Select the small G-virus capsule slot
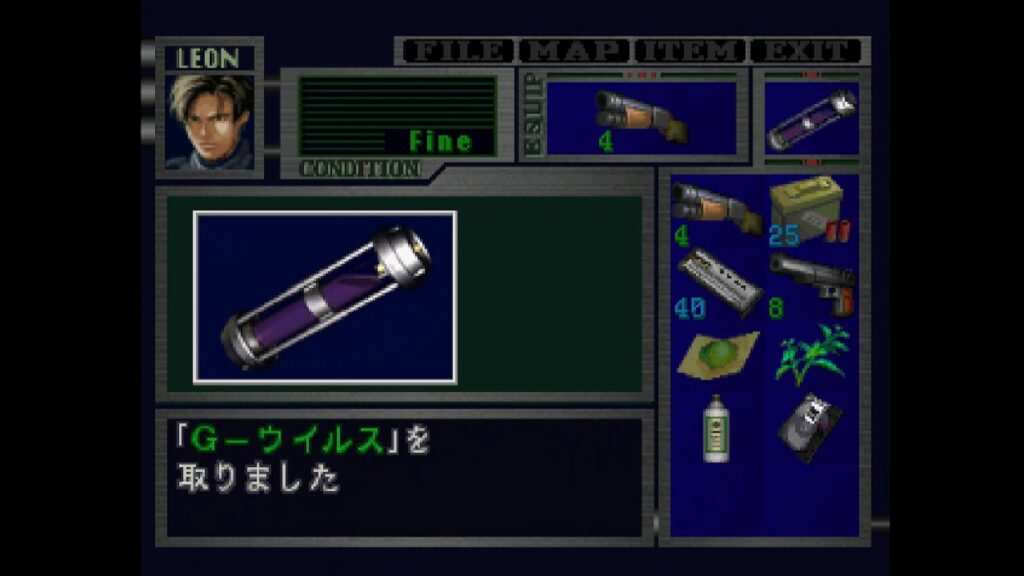Viewport: 1024px width, 576px height. 811,118
